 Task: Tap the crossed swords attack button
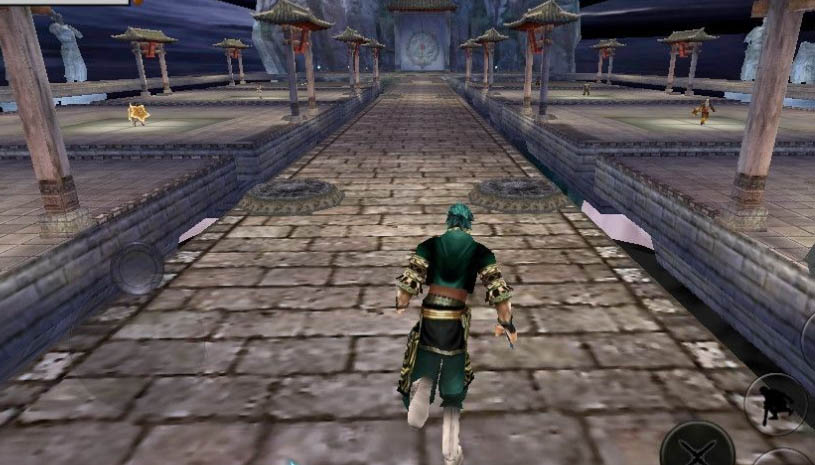(696, 446)
